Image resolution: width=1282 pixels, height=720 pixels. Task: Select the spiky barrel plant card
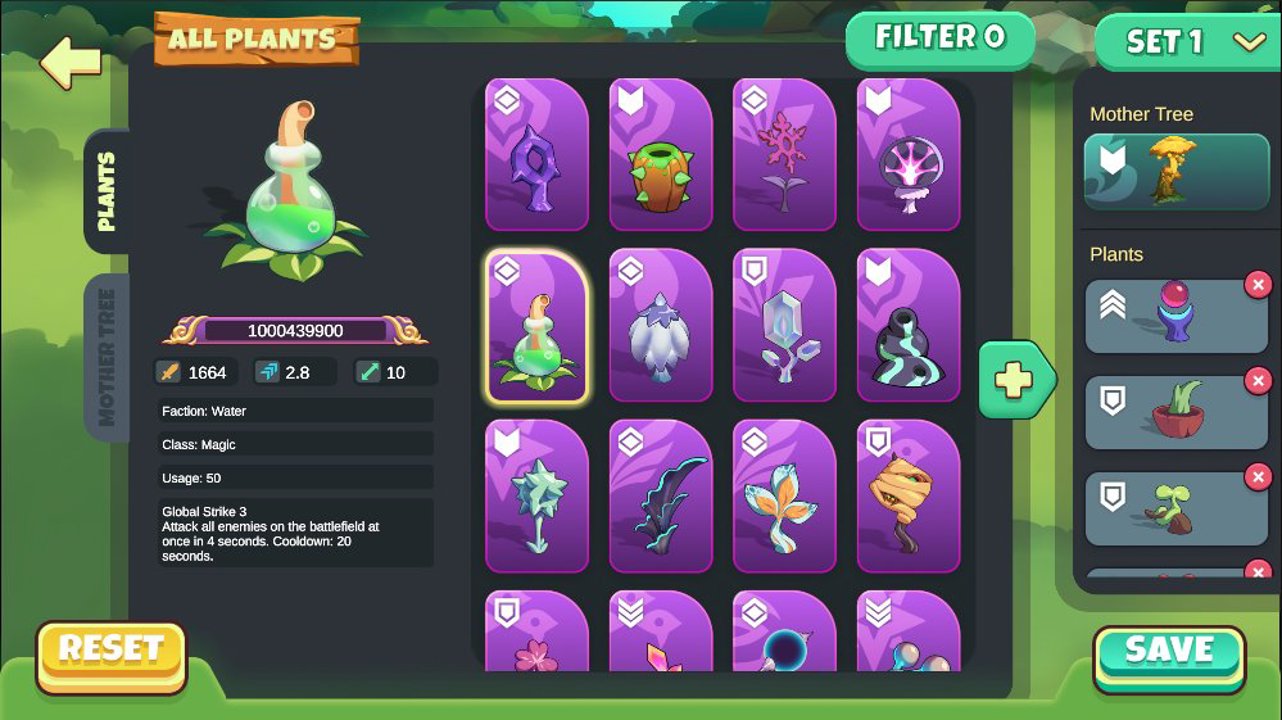[661, 155]
